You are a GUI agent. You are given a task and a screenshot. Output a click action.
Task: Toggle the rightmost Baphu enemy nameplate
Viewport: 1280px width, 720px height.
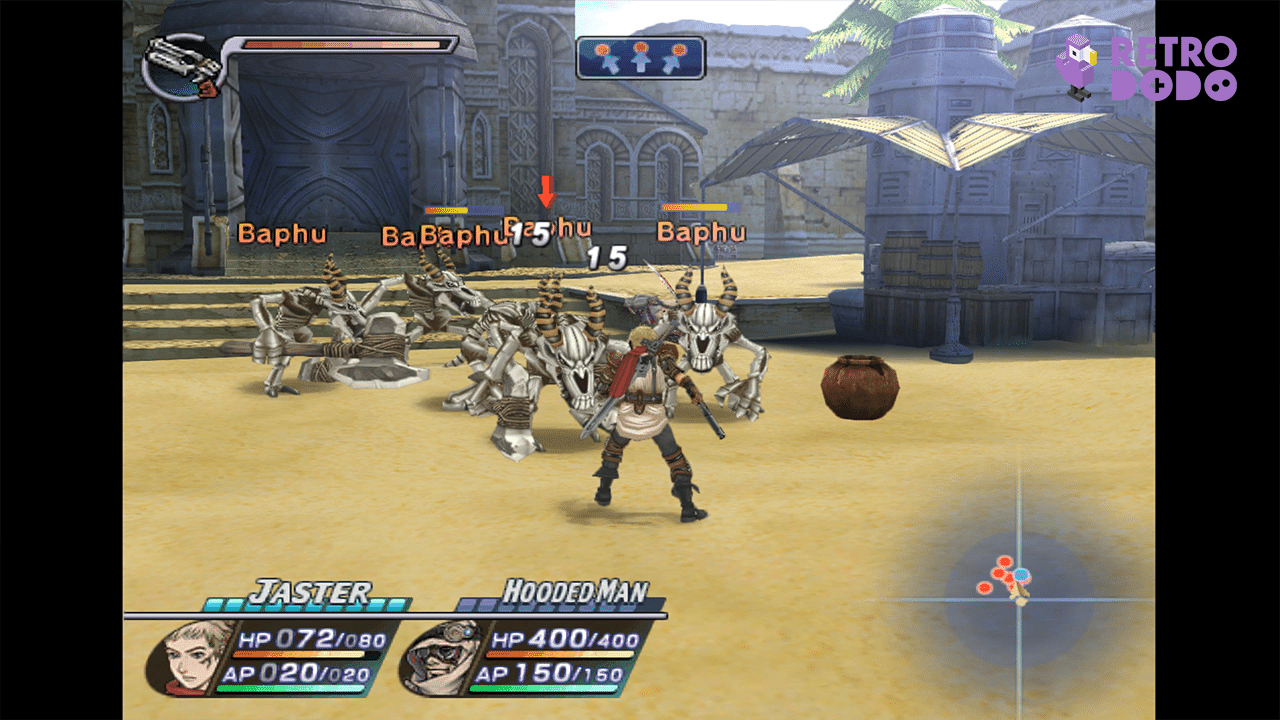(700, 231)
